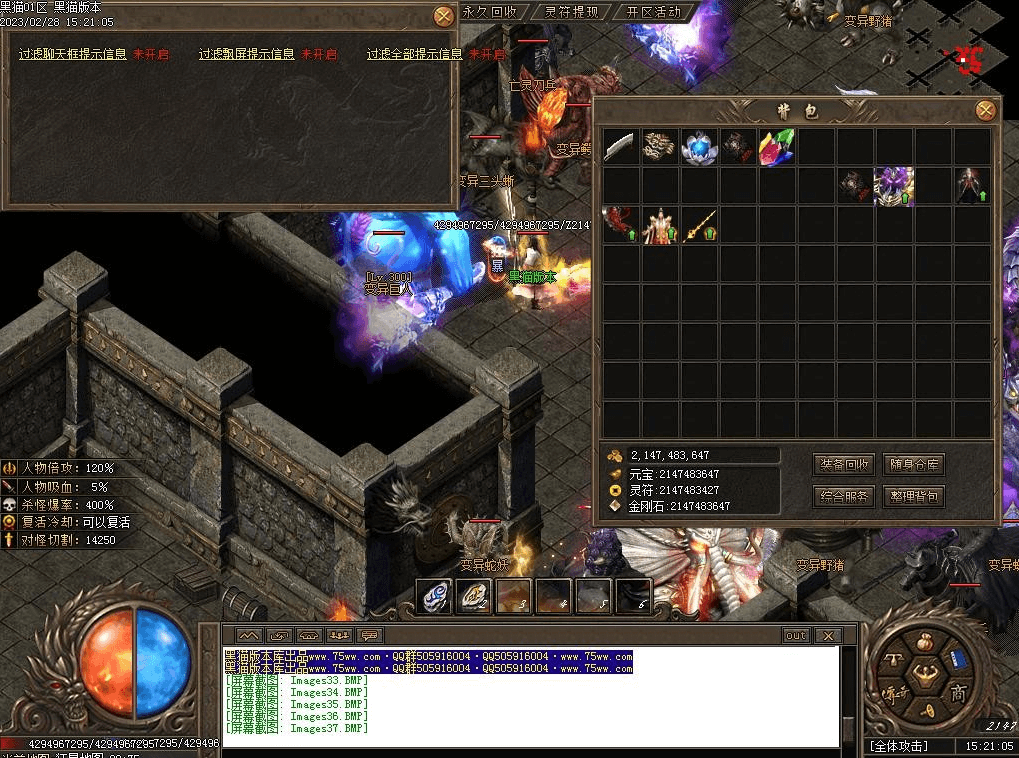This screenshot has height=758, width=1019.
Task: Toggle the 过滤飘屏提示信息 filter link
Action: tap(246, 55)
